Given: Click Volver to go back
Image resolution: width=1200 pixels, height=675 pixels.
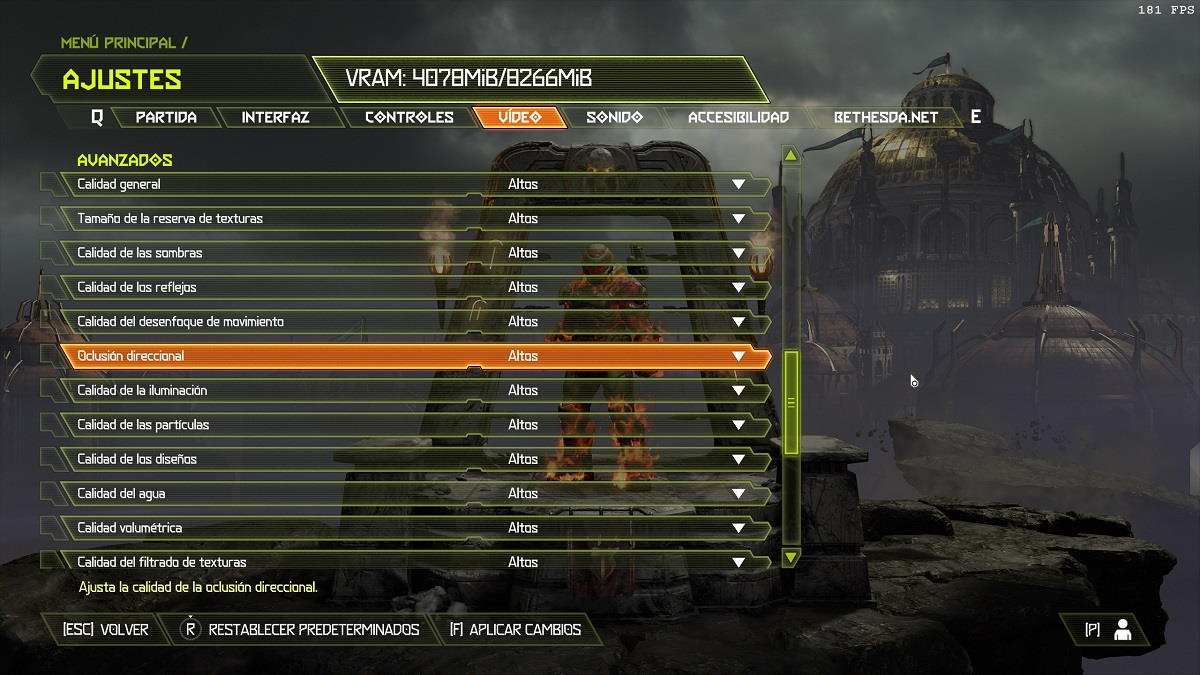Looking at the screenshot, I should click(106, 630).
